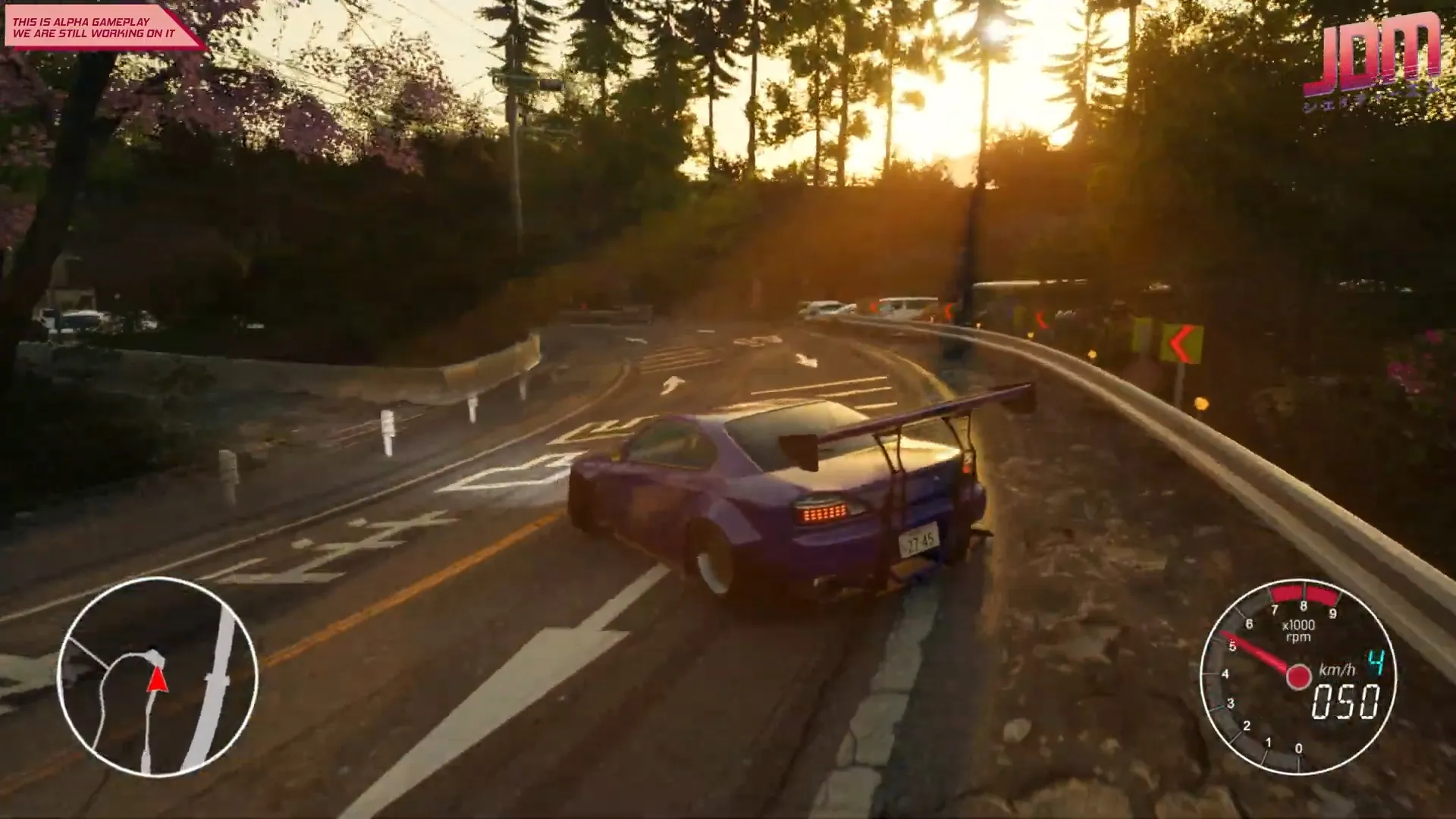The image size is (1456, 819).
Task: Click the number 9 on the rpm dial
Action: 1333,613
